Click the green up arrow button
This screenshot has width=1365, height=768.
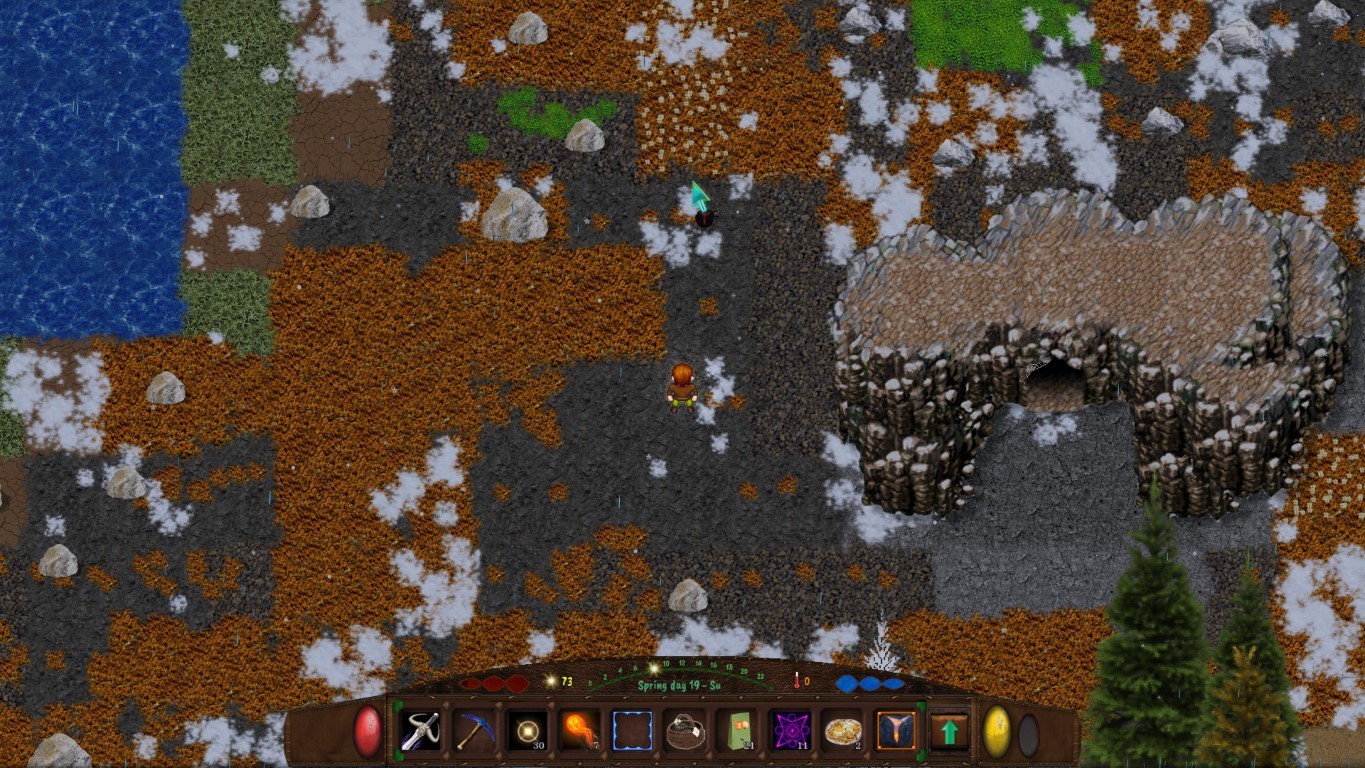click(949, 731)
